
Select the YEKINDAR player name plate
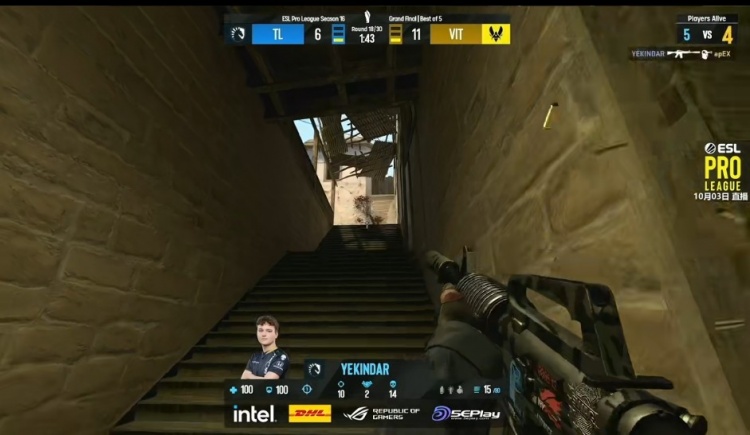tap(364, 368)
